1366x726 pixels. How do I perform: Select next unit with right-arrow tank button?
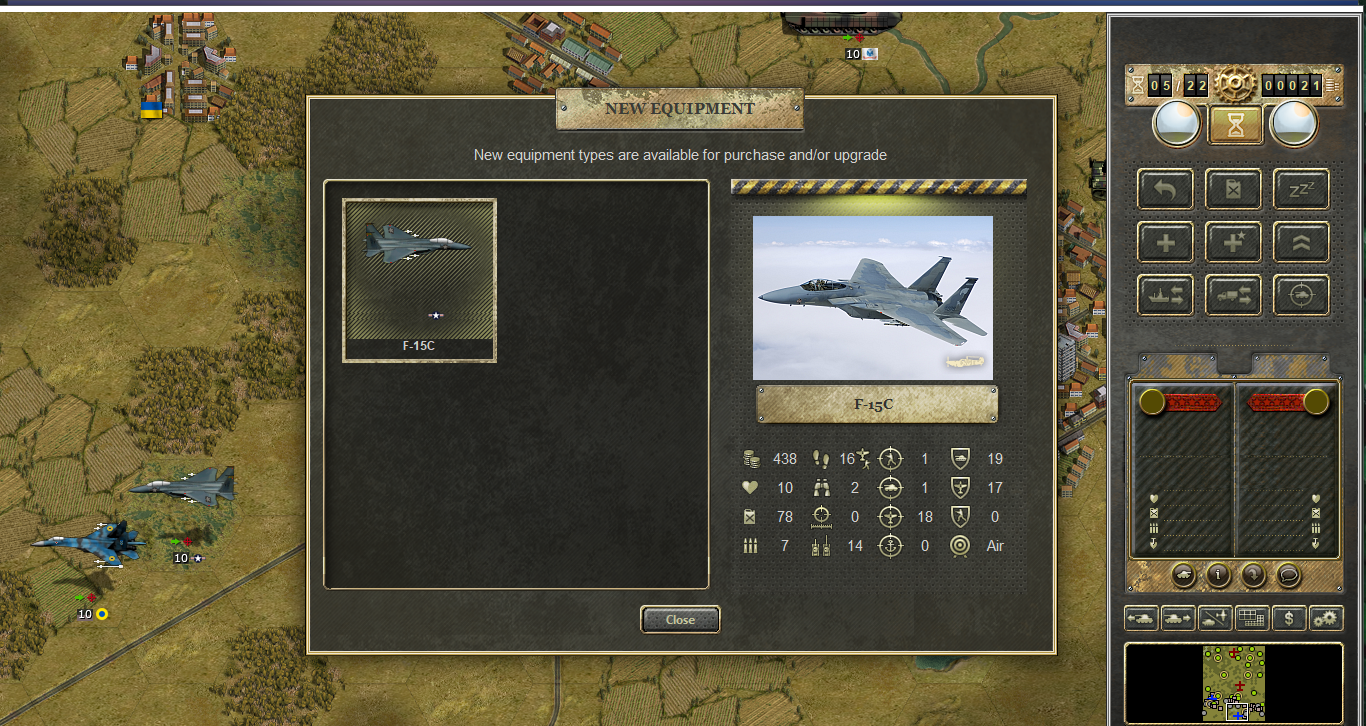coord(1178,618)
